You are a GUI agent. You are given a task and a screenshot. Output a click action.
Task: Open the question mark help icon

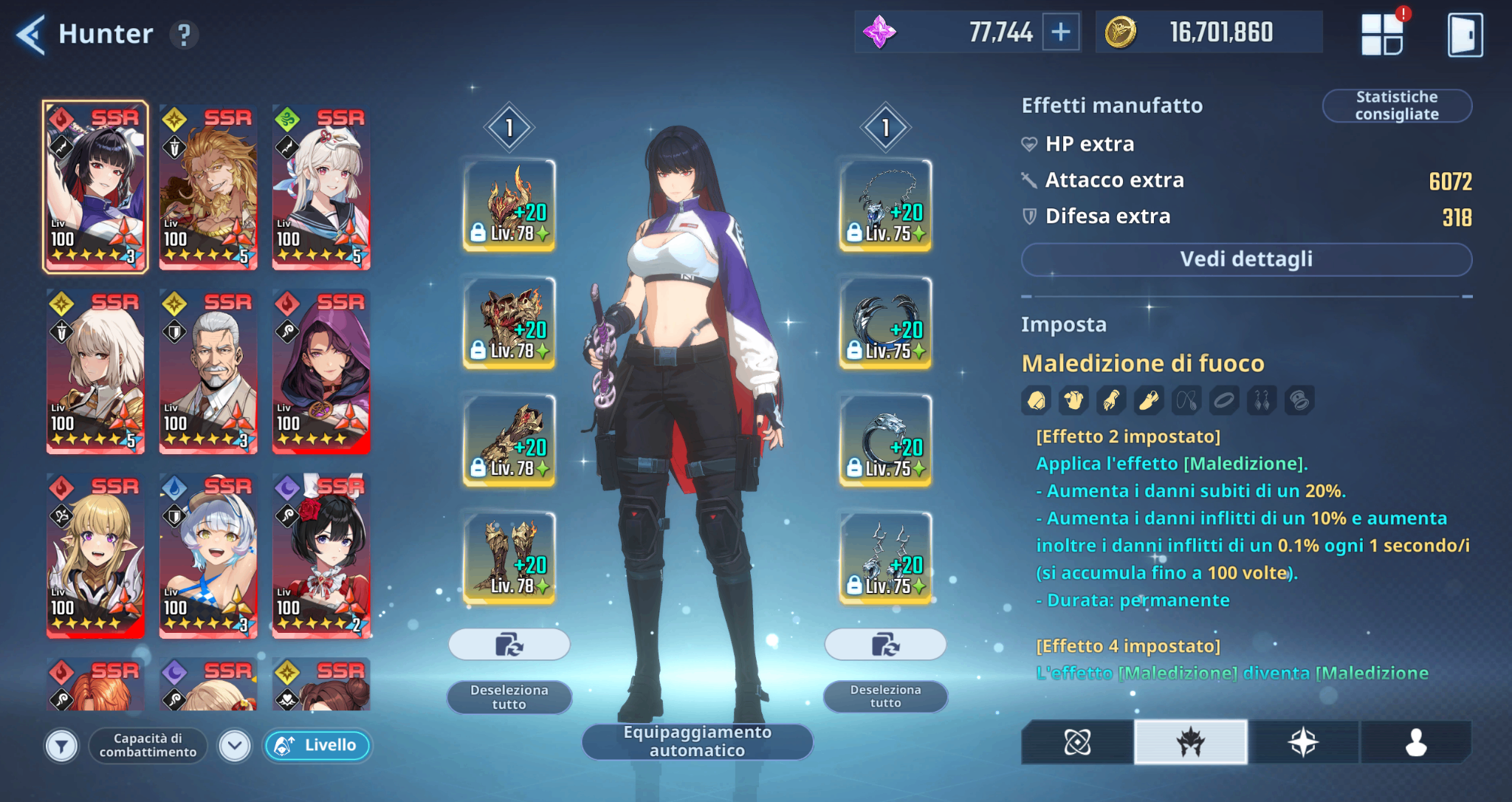coord(184,34)
